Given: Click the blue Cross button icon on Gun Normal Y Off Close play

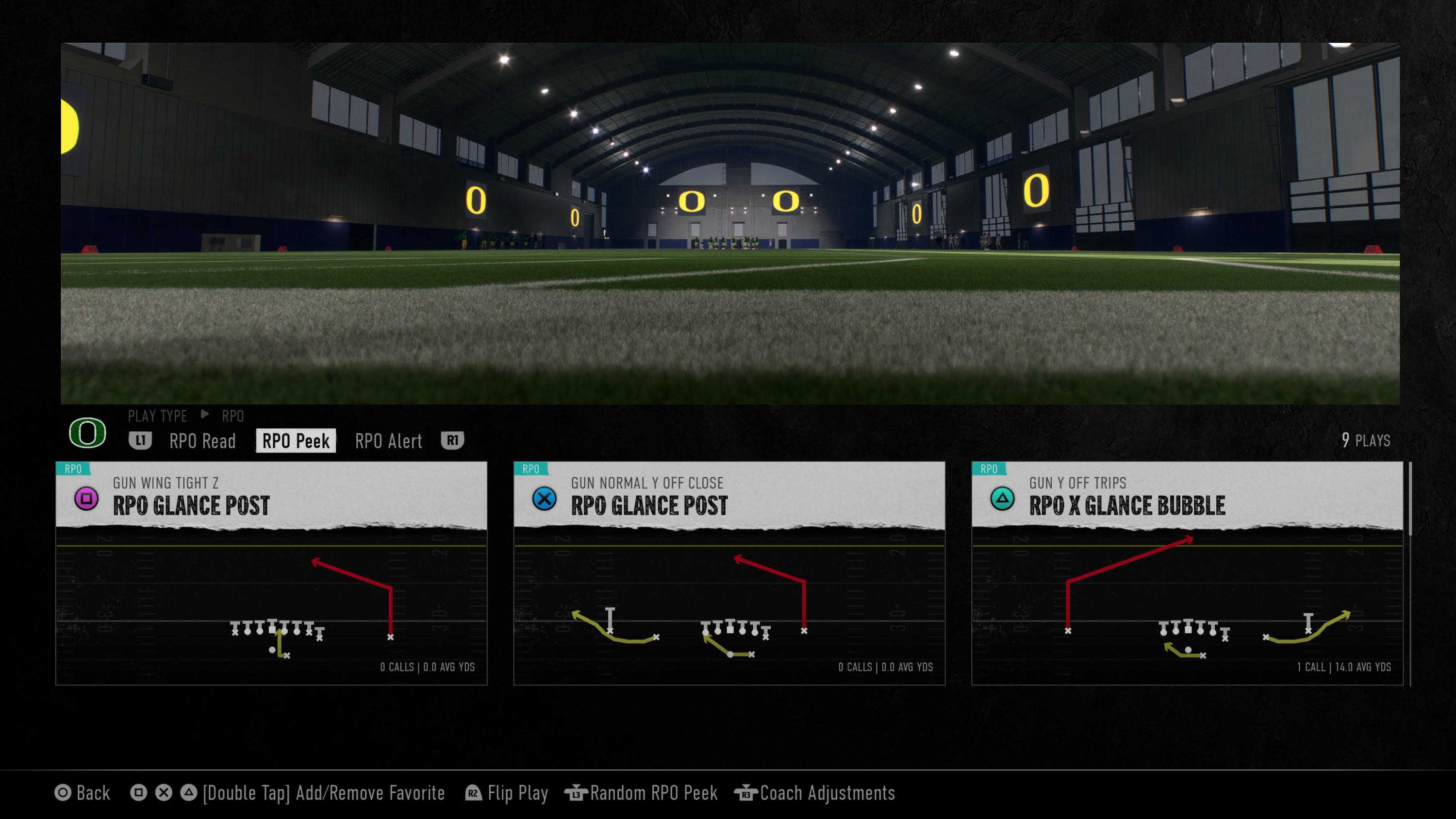Looking at the screenshot, I should tap(545, 500).
